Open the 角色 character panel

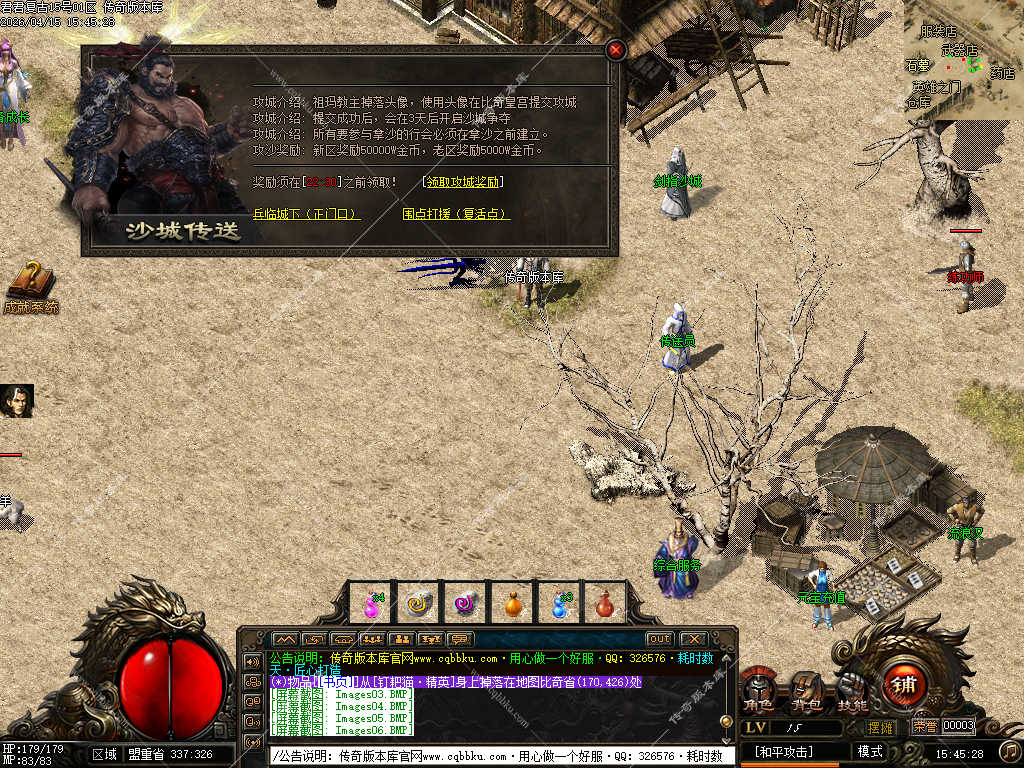[759, 692]
